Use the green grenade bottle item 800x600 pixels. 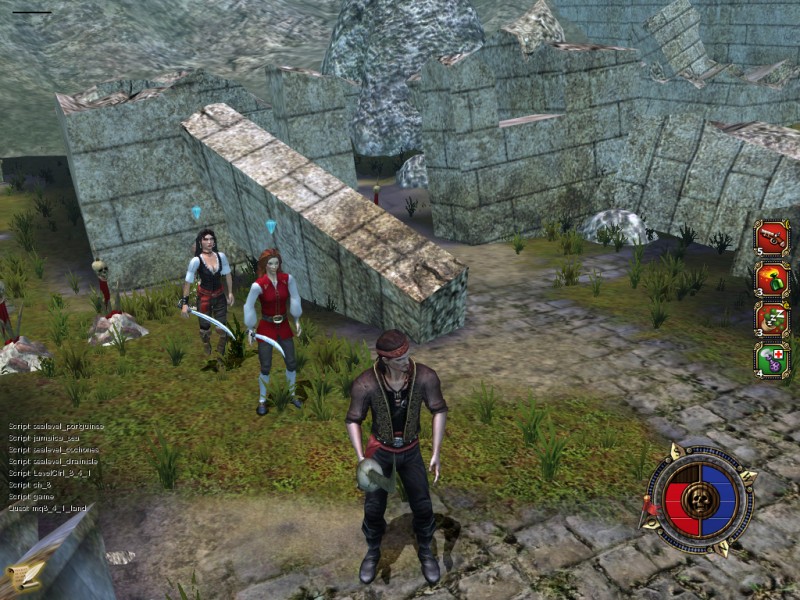pos(772,279)
